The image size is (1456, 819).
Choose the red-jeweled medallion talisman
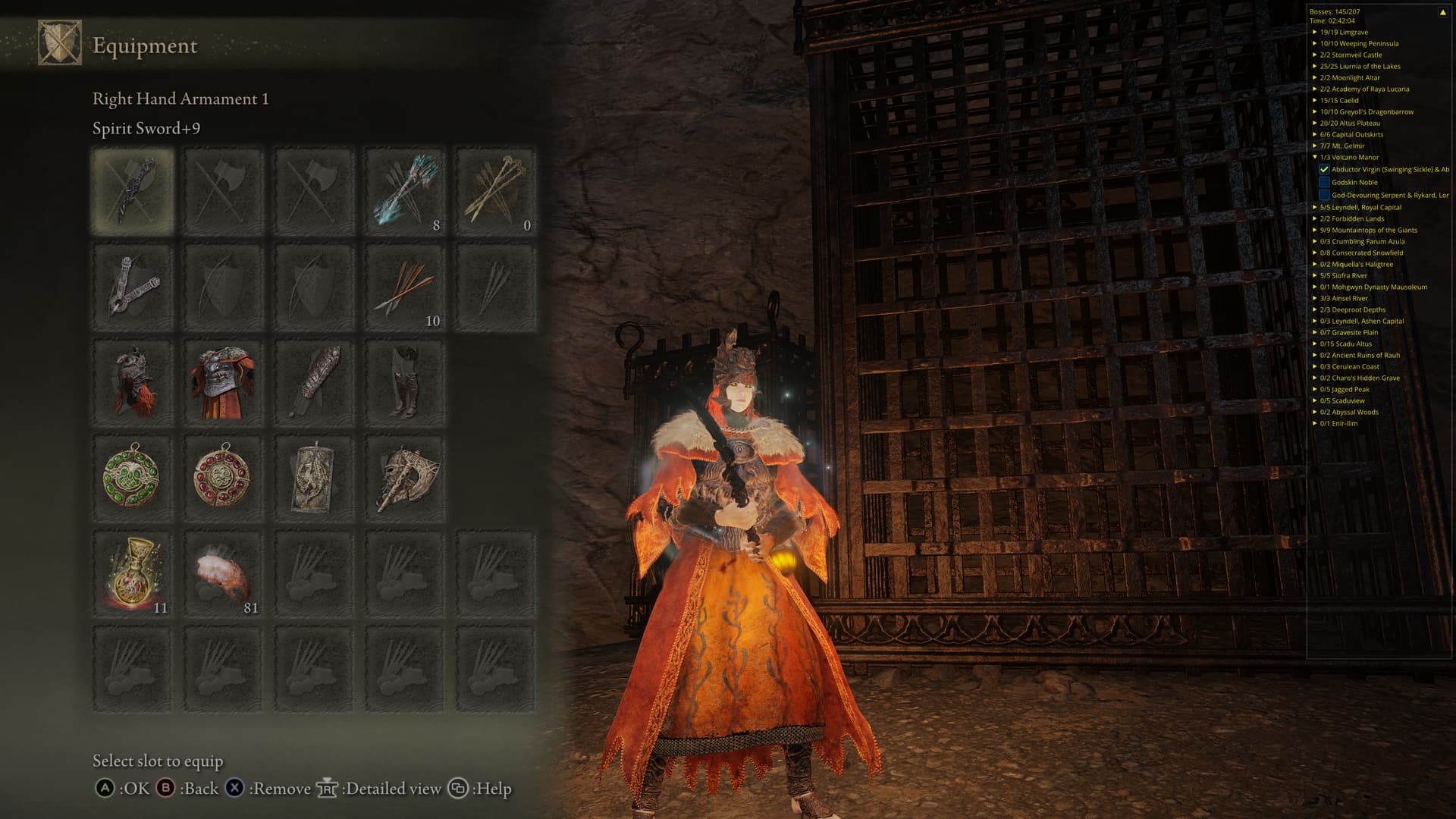click(x=223, y=478)
